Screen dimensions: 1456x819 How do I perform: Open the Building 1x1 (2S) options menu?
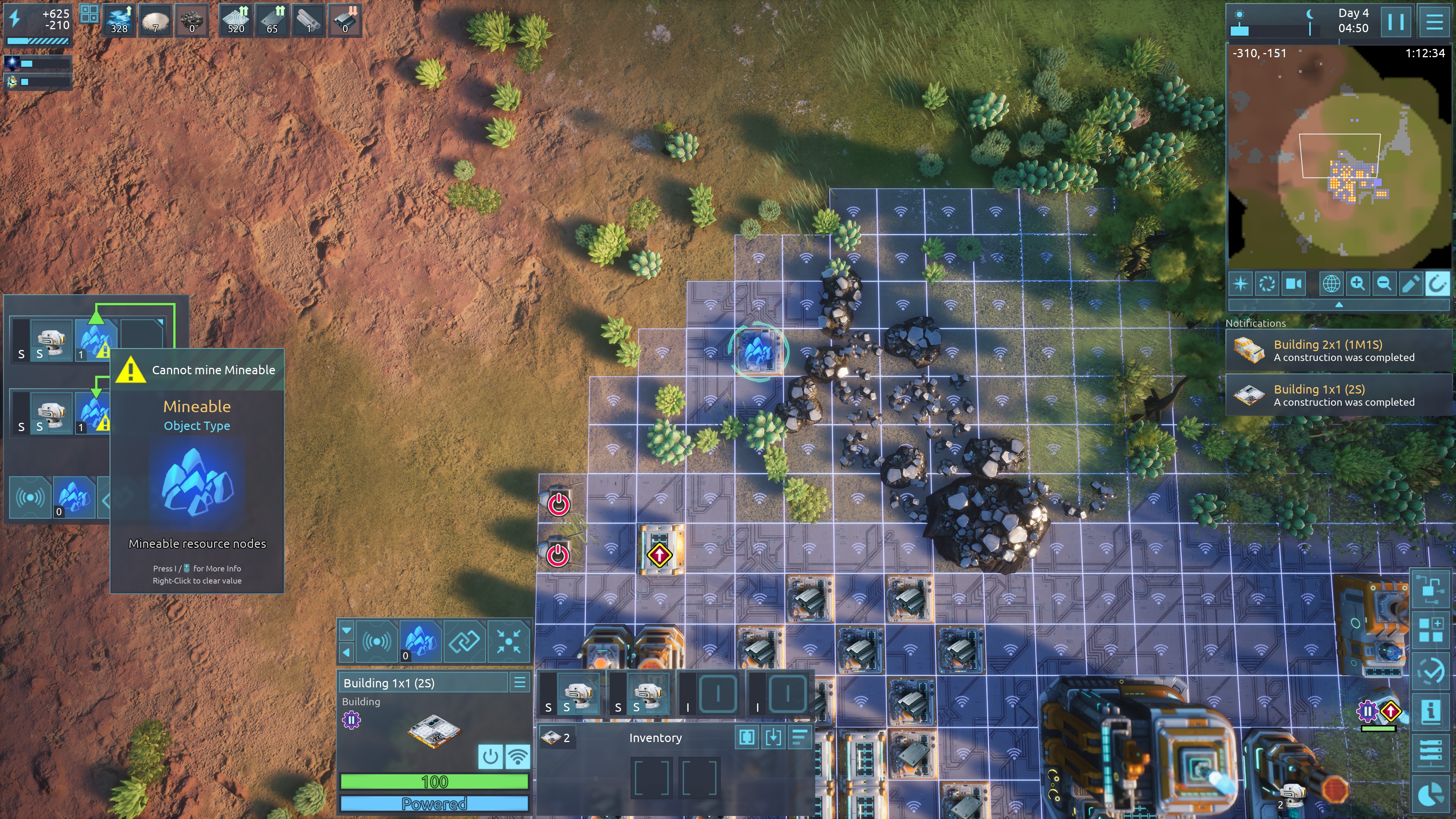pos(519,682)
